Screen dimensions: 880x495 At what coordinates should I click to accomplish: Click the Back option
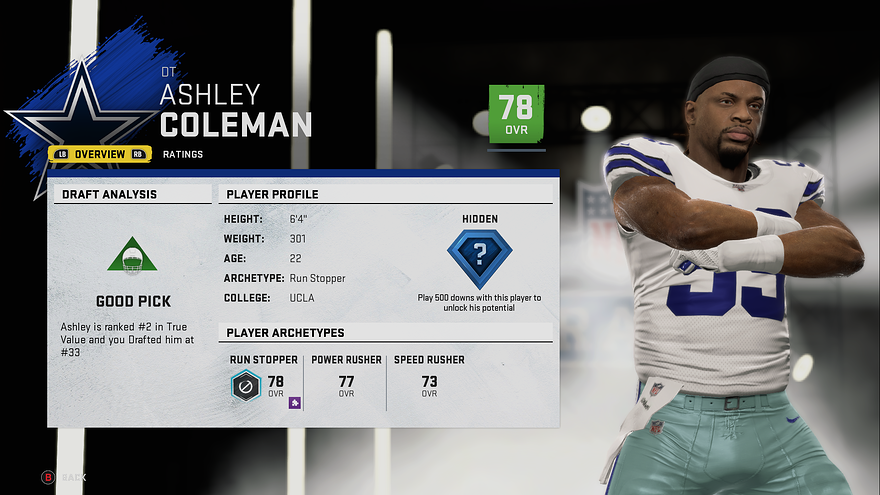coord(64,478)
